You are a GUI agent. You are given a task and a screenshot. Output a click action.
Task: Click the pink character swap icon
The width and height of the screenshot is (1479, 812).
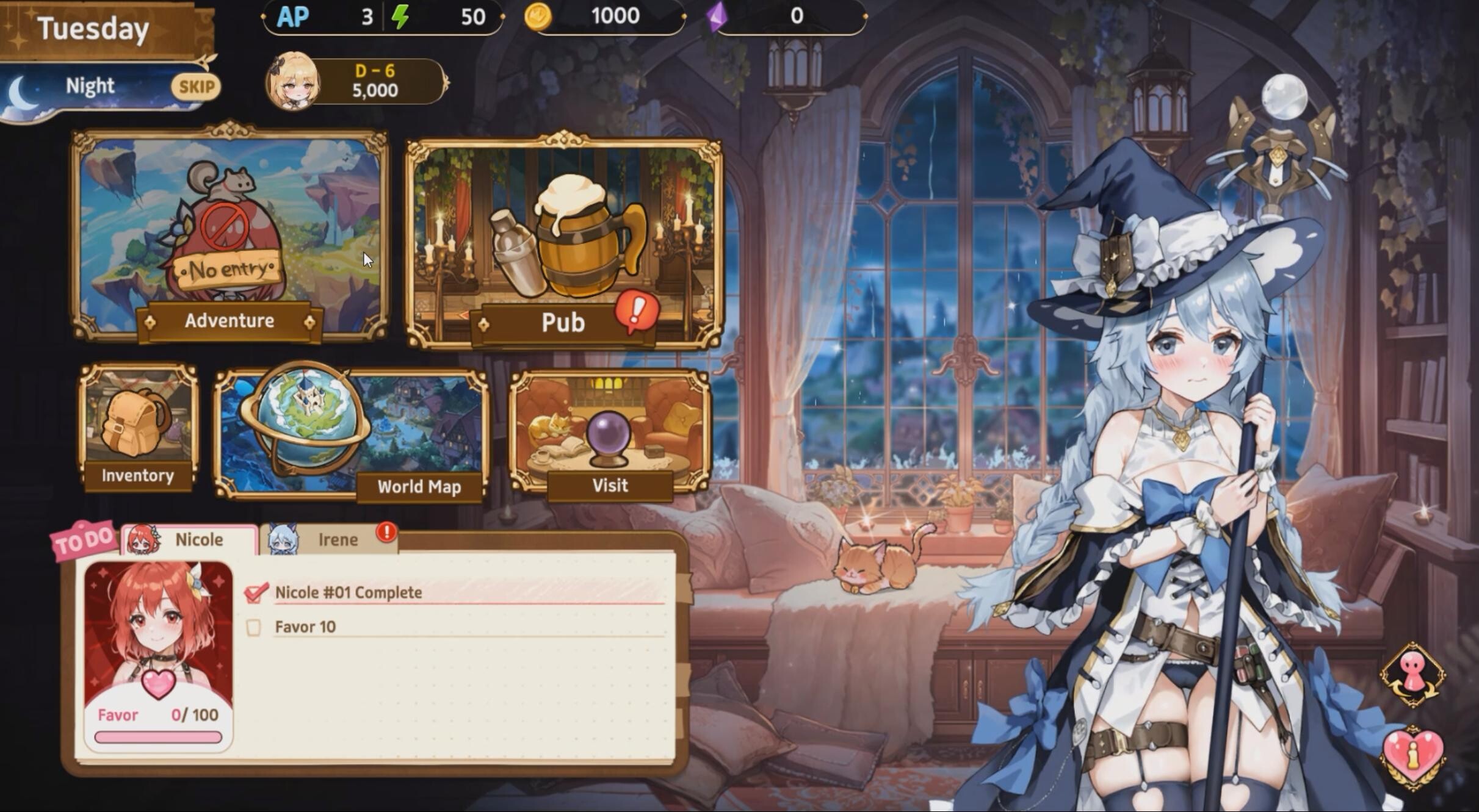(1412, 674)
